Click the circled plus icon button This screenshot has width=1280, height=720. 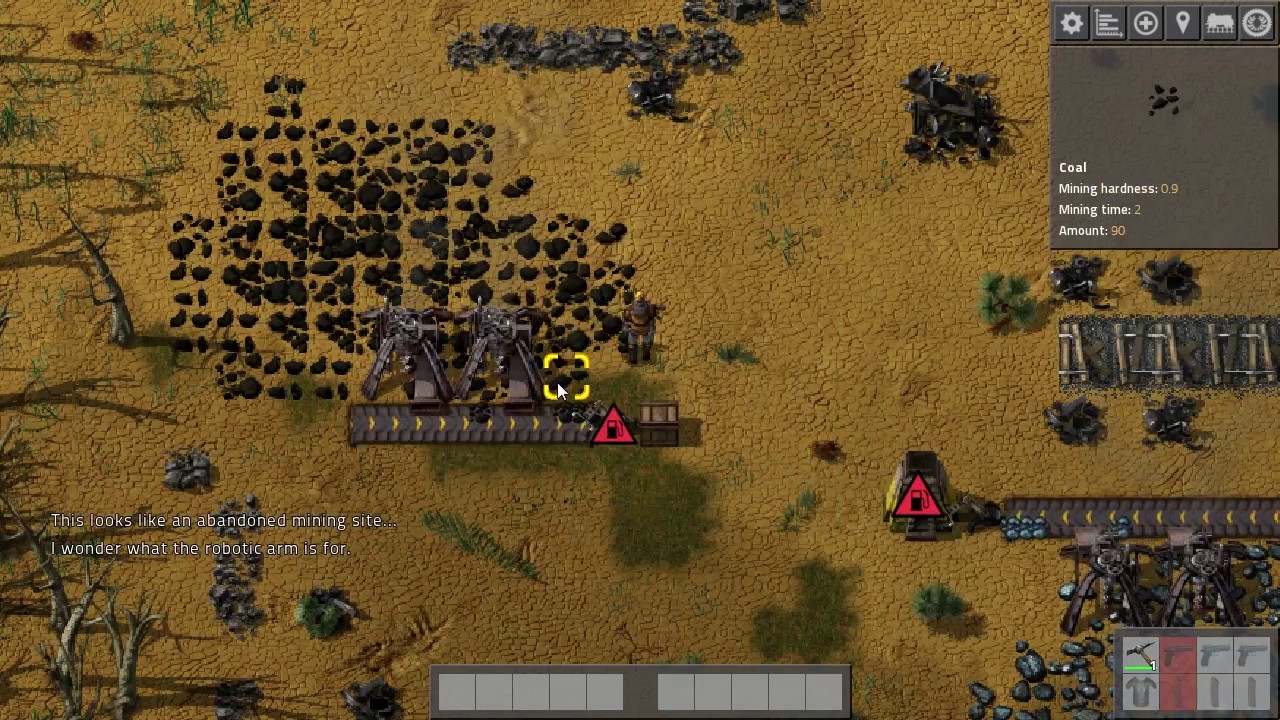[x=1145, y=23]
